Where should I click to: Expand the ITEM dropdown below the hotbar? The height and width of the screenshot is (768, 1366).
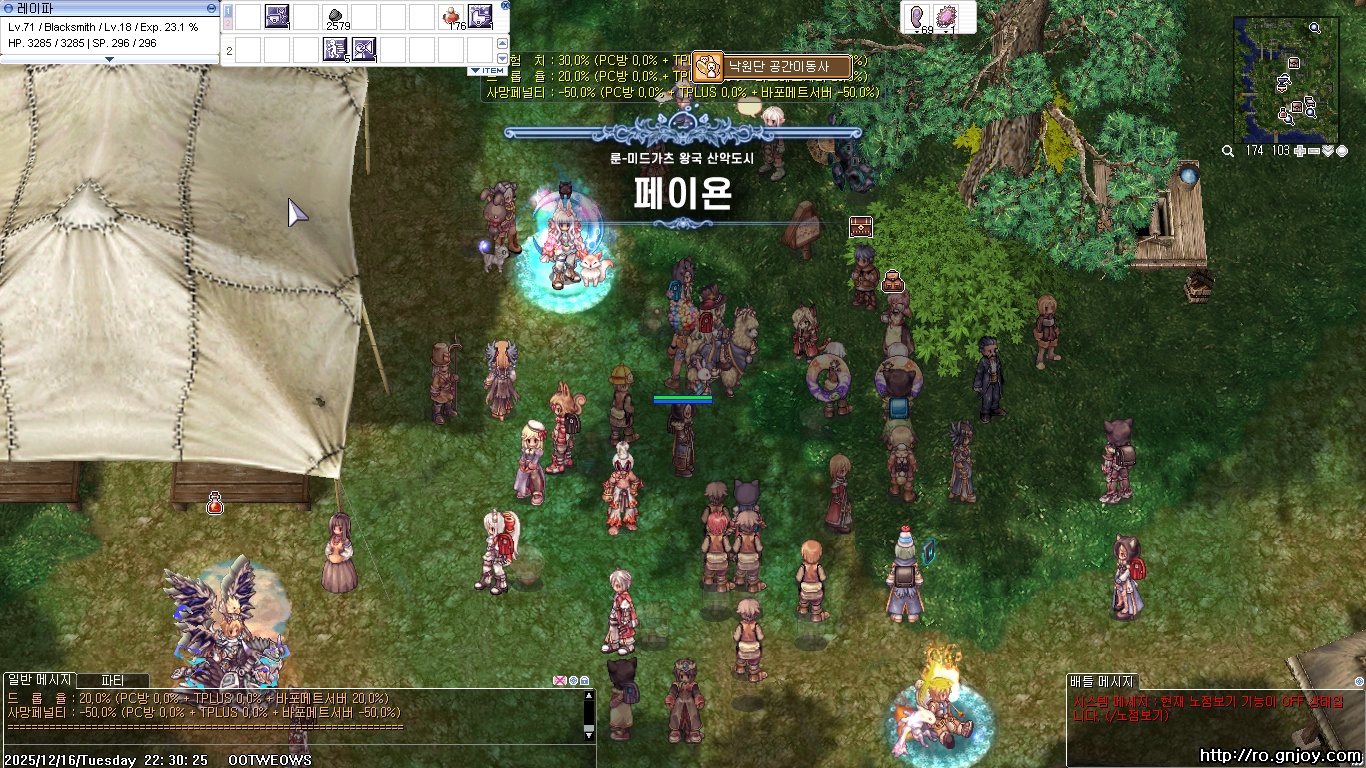(486, 70)
